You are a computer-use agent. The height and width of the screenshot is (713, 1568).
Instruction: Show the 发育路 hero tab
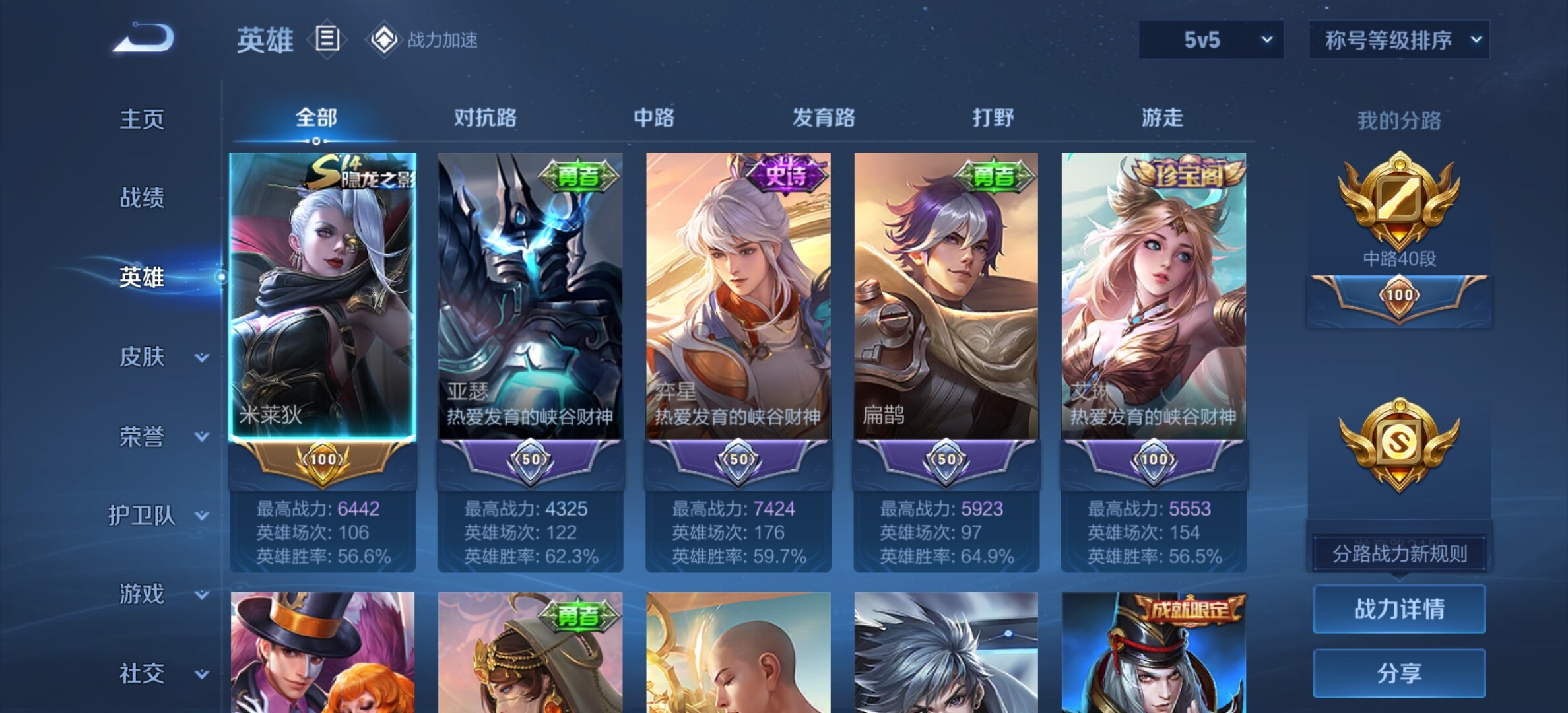pos(824,118)
